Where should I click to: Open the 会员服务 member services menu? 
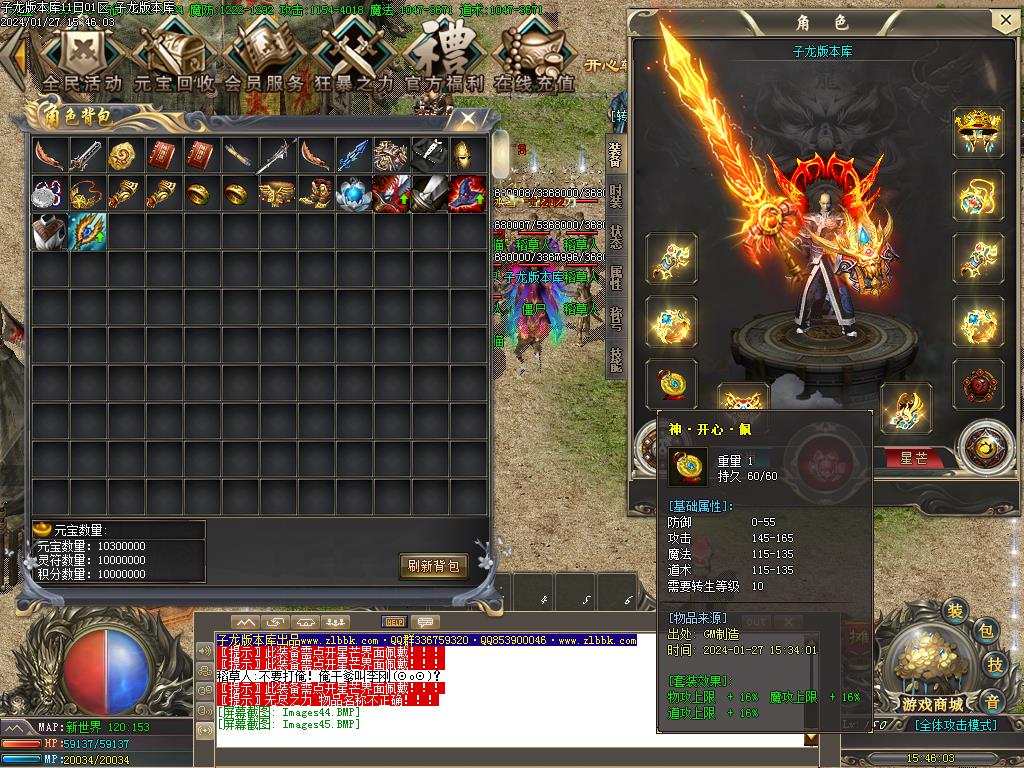[263, 58]
